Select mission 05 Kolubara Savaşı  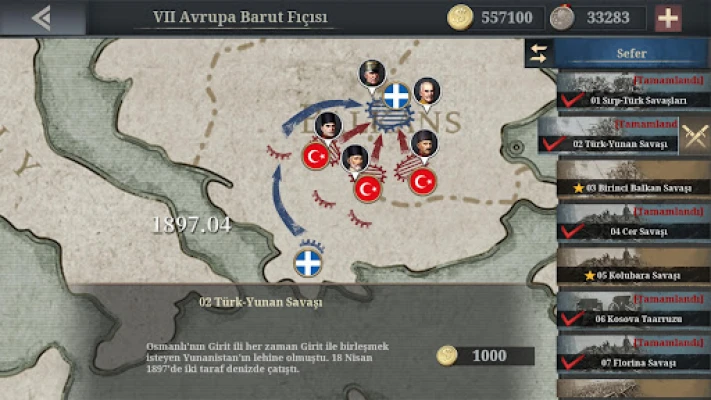632,267
